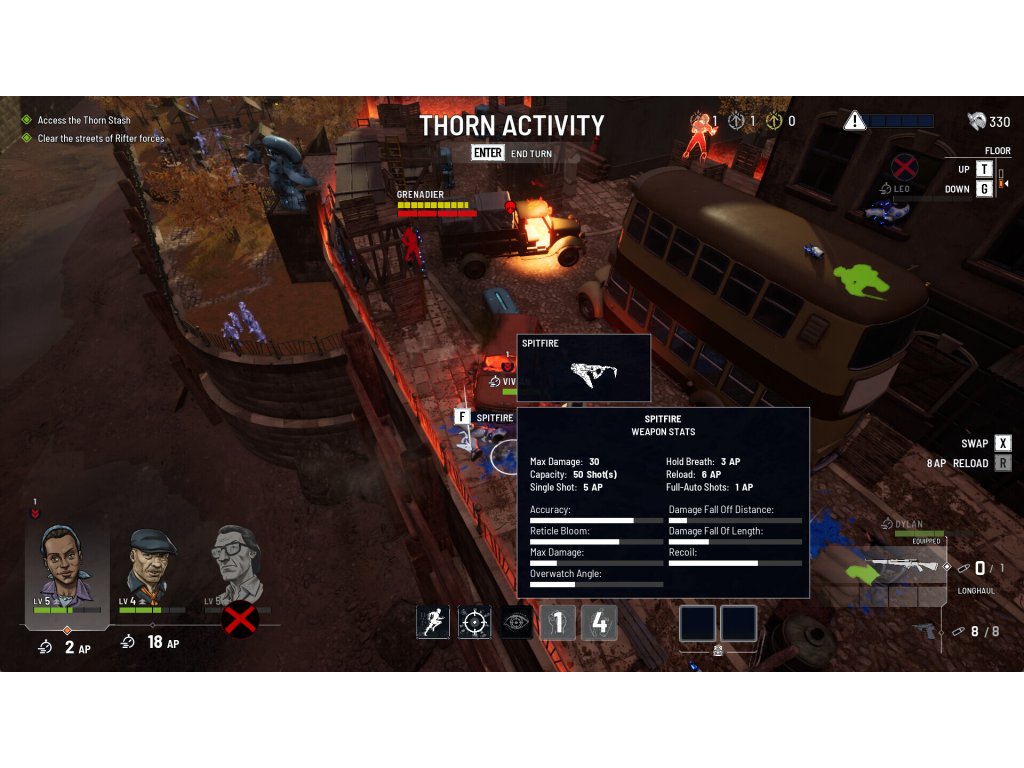This screenshot has width=1024, height=768.
Task: Open the Access the Thorn Stash objective
Action: point(84,120)
